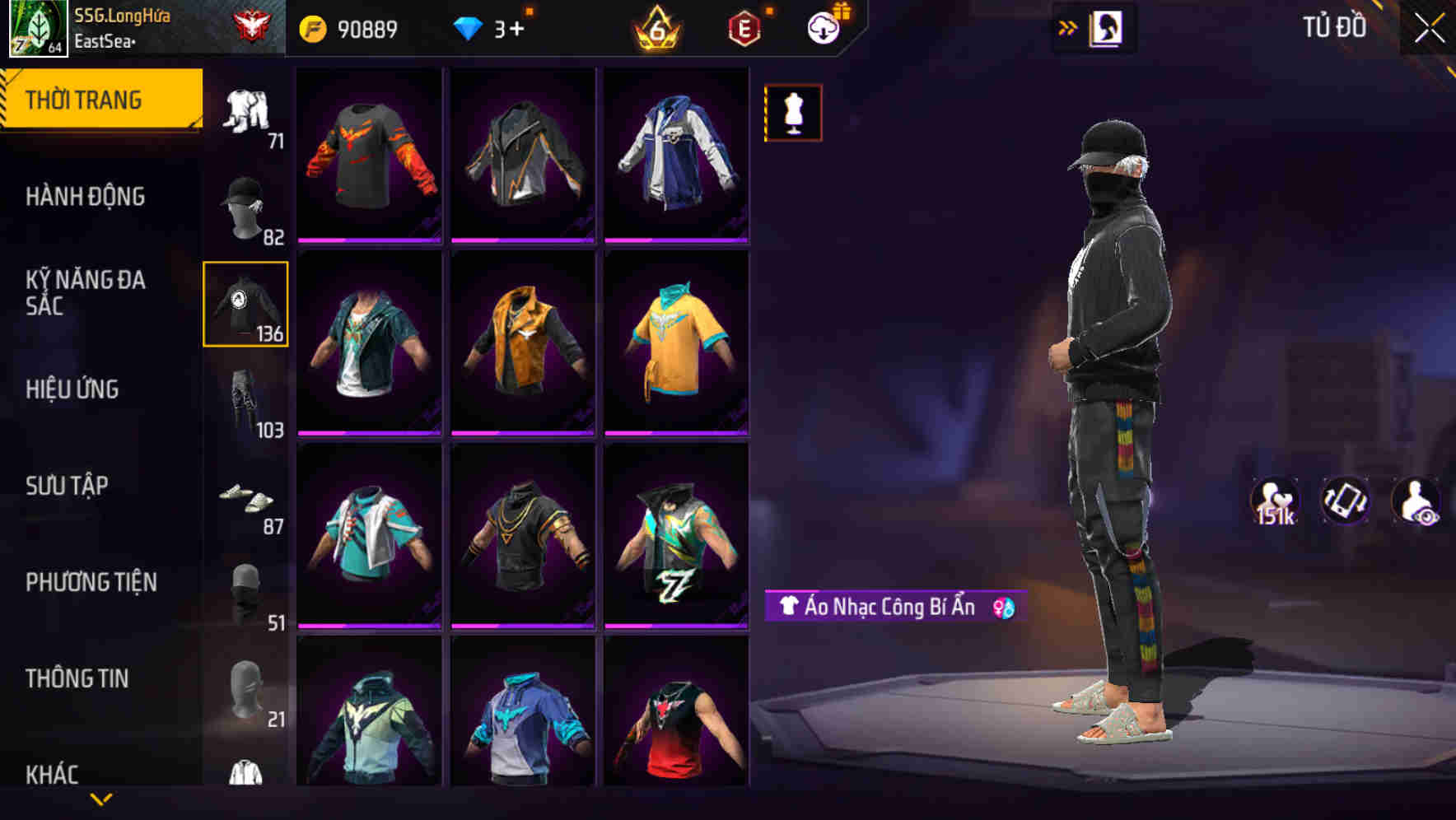
Task: Click the red EVO hexagon badge
Action: [742, 27]
